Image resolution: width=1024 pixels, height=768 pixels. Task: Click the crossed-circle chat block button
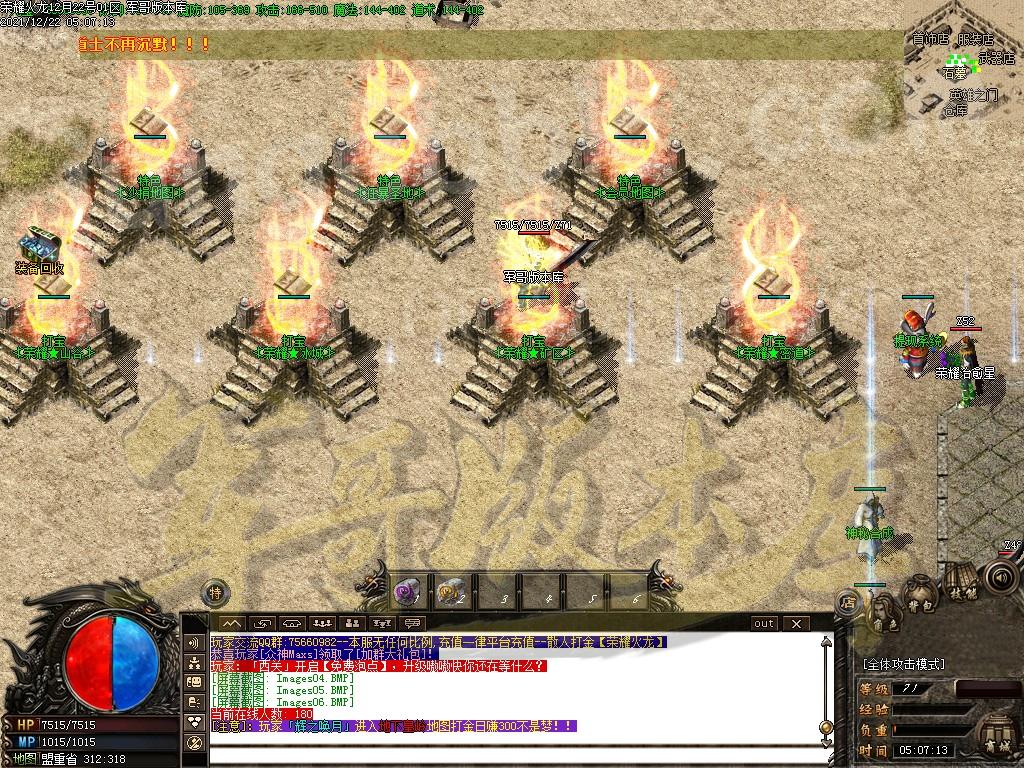(x=194, y=743)
